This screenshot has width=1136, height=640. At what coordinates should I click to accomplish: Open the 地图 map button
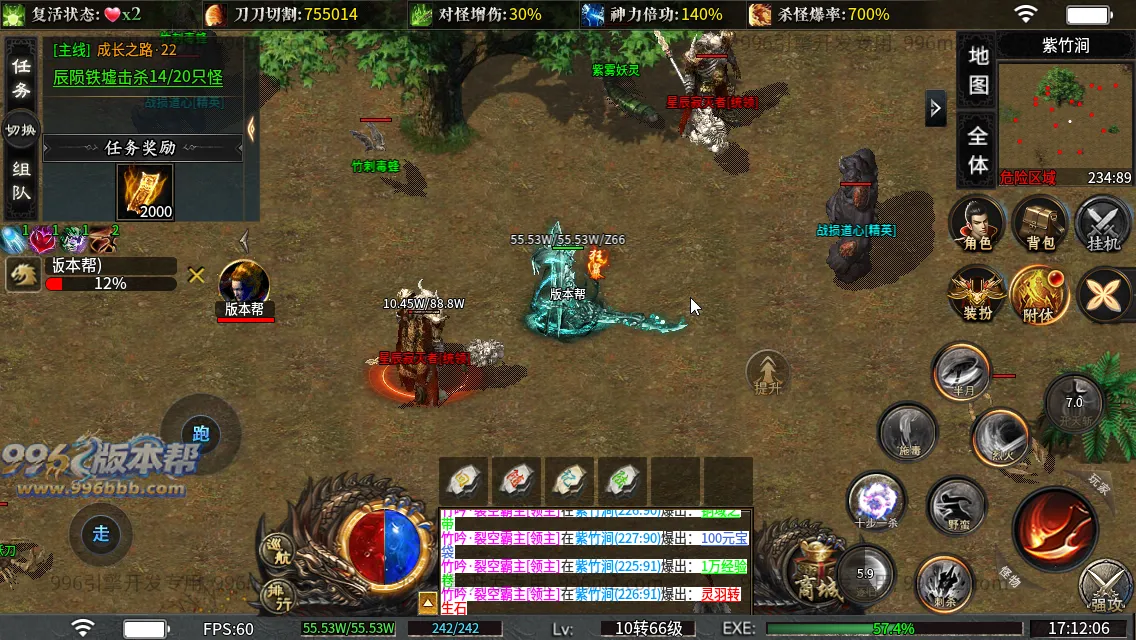tap(978, 70)
